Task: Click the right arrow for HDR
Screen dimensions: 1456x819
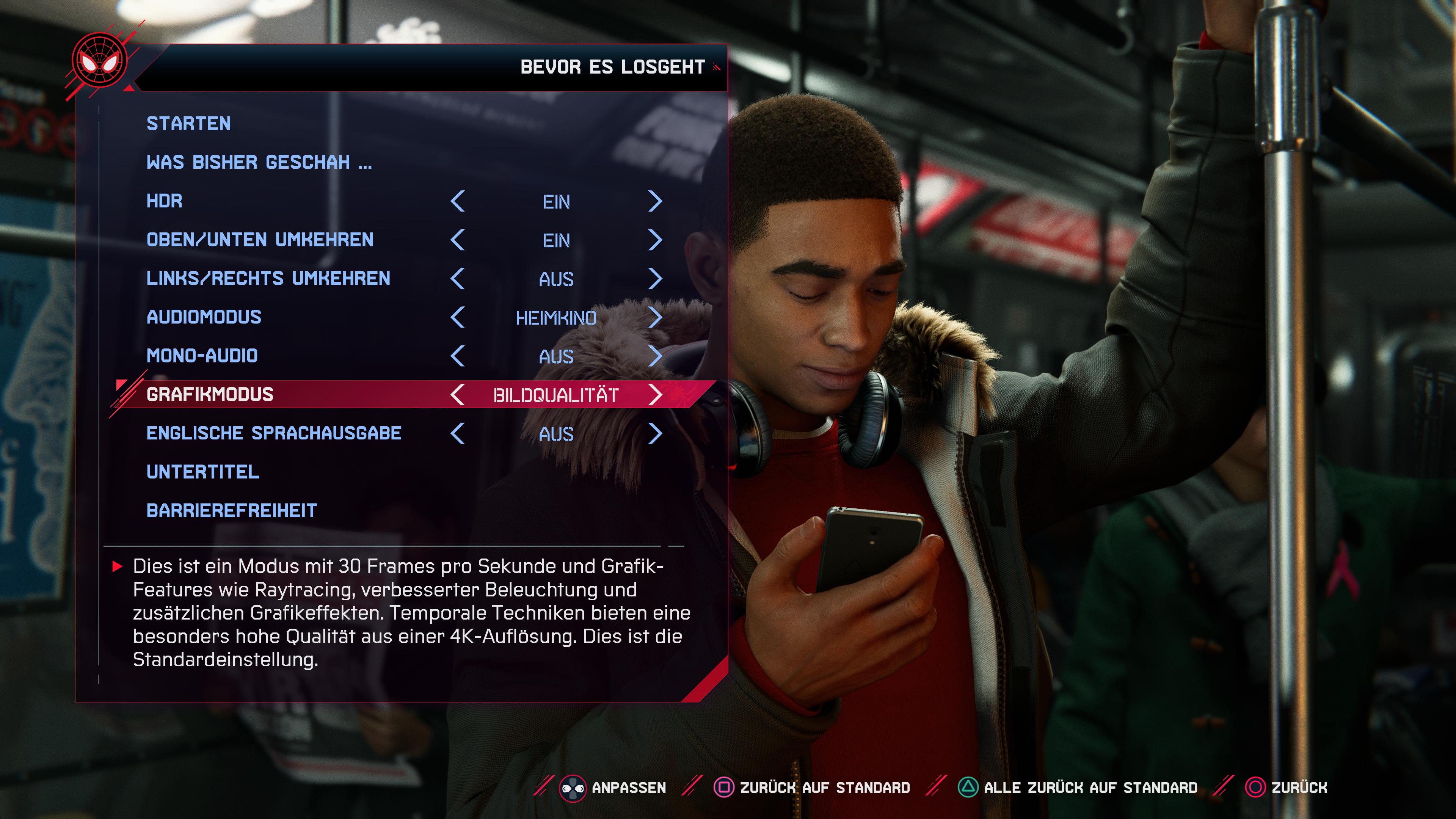Action: pyautogui.click(x=654, y=201)
